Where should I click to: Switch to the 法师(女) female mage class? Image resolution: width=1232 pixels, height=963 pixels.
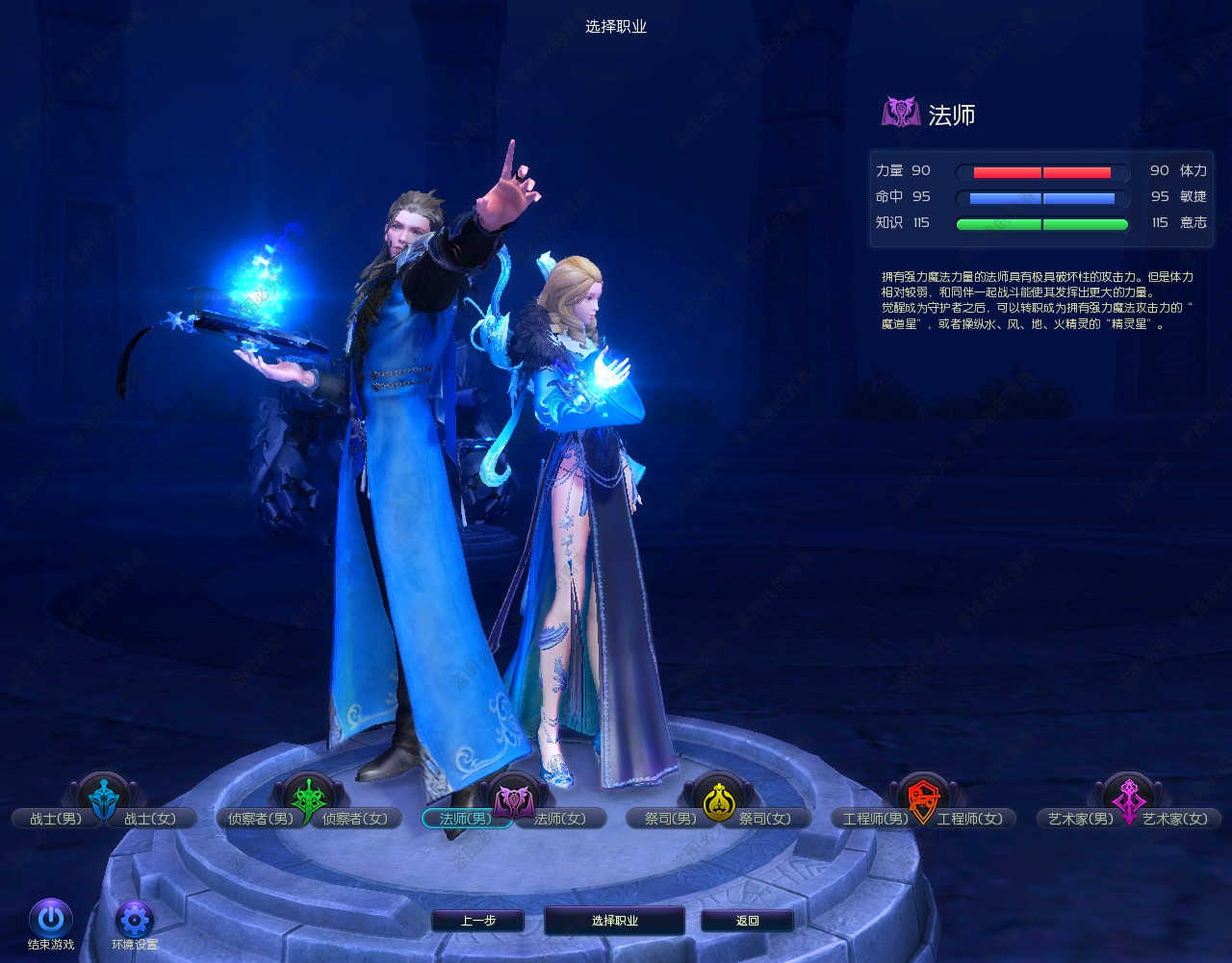(560, 819)
